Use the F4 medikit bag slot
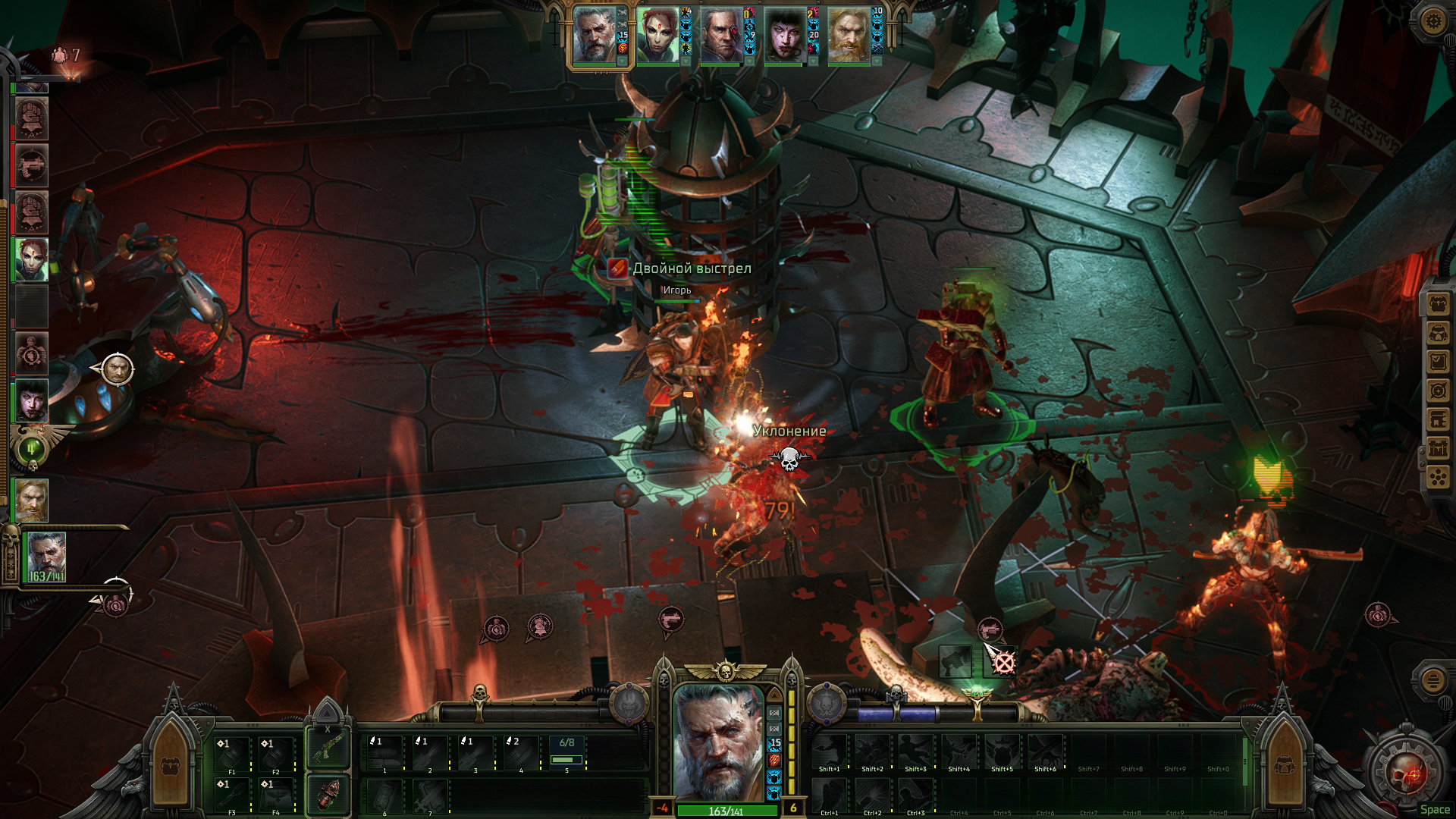 click(276, 796)
